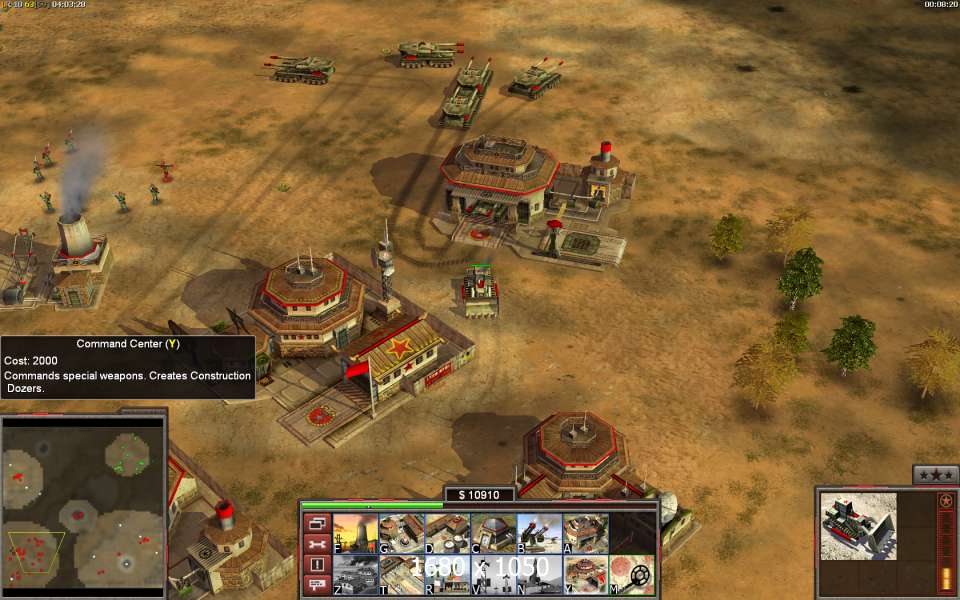Select the Nuclear Reactor build icon (F)
Image resolution: width=960 pixels, height=600 pixels.
(355, 534)
